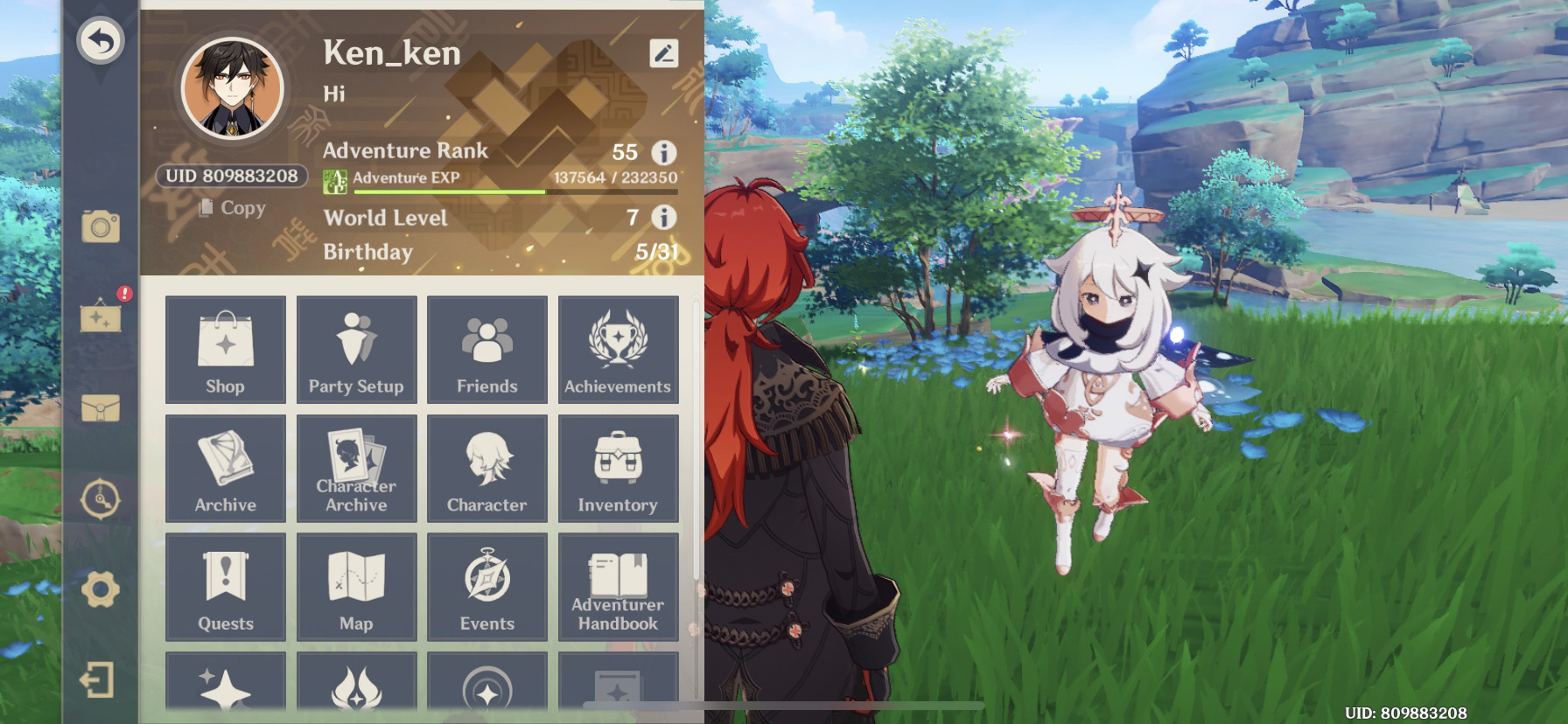
Task: Open the Wishes star icon in bottom row
Action: 225,691
